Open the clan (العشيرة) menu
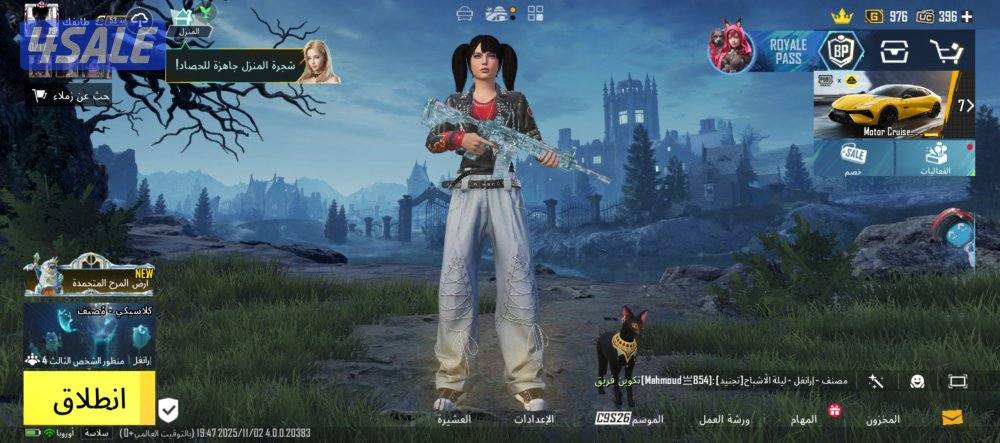Screen dimensions: 1000x443 (x=452, y=418)
